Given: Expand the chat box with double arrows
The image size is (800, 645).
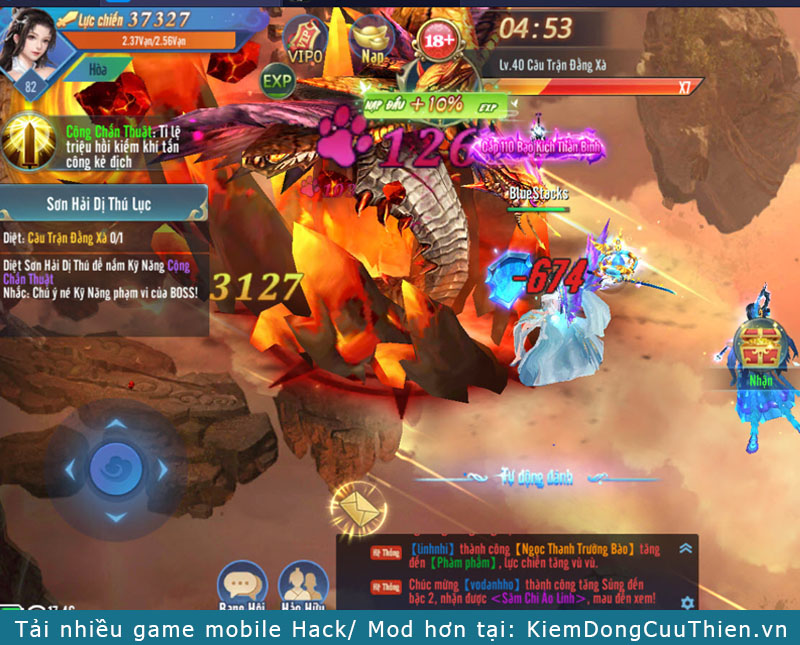Looking at the screenshot, I should pos(686,548).
